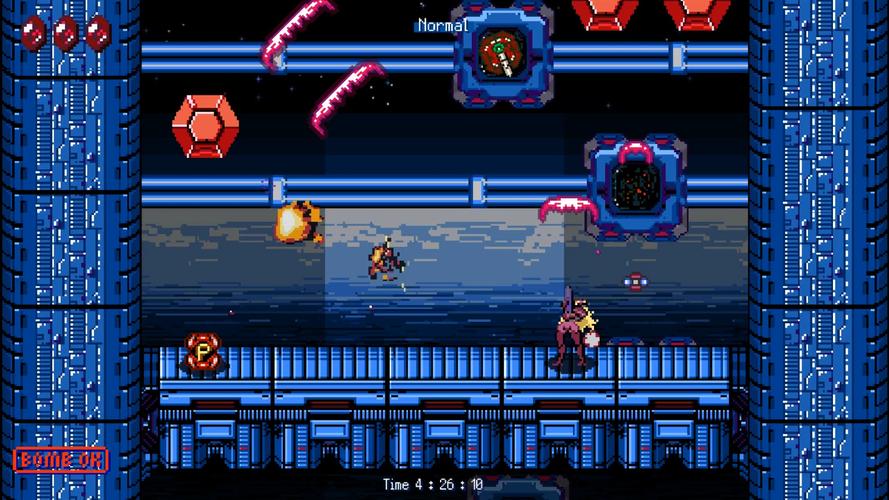The height and width of the screenshot is (500, 889).
Task: Activate the BOMB OK indicator
Action: tap(61, 460)
